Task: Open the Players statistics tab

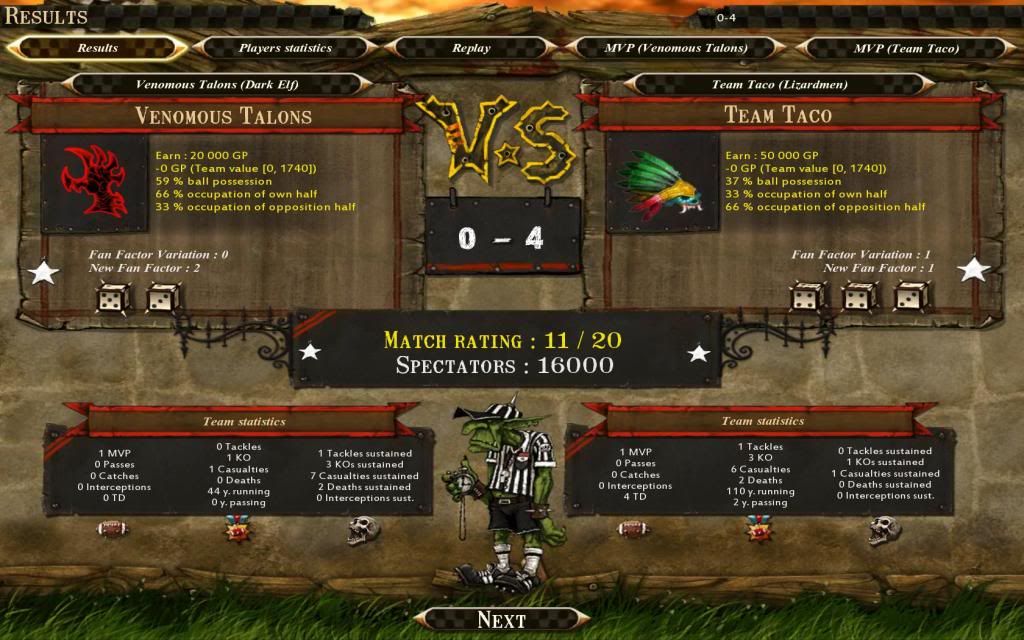Action: pyautogui.click(x=285, y=48)
